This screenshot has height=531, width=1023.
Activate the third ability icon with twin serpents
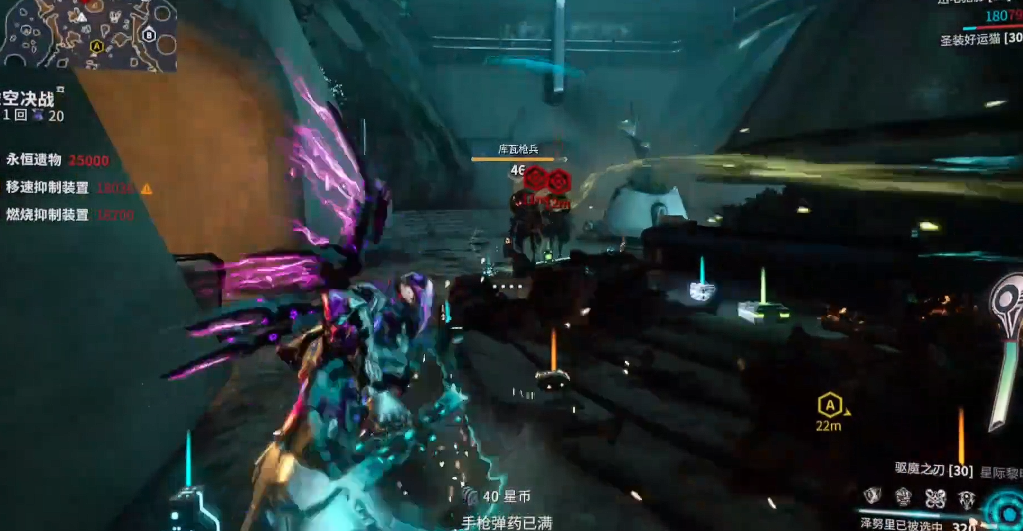pos(935,497)
